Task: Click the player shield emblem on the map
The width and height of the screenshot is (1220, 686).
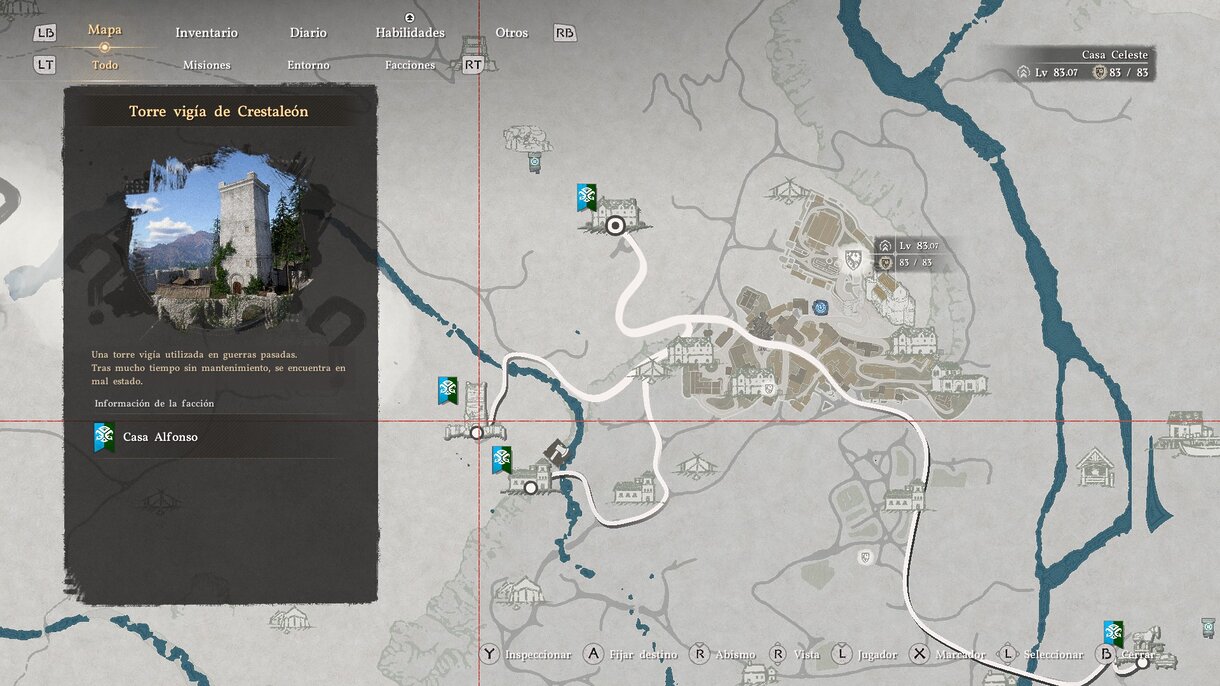Action: pos(853,261)
